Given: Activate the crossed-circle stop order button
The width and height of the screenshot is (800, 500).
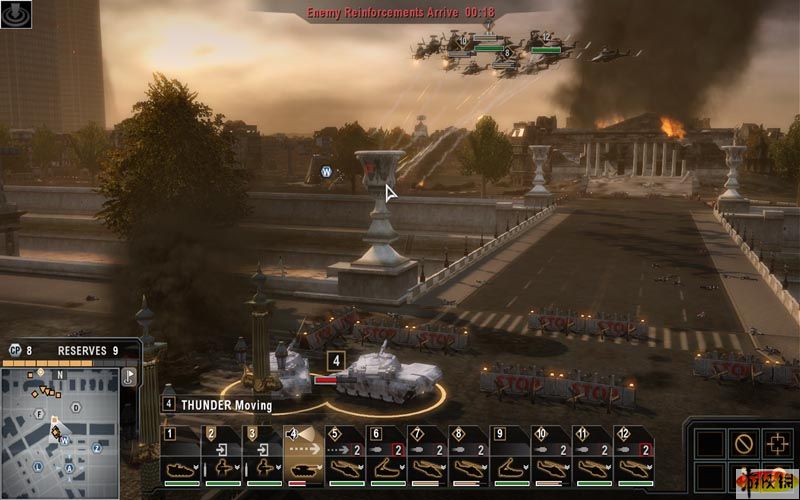Looking at the screenshot, I should 742,442.
